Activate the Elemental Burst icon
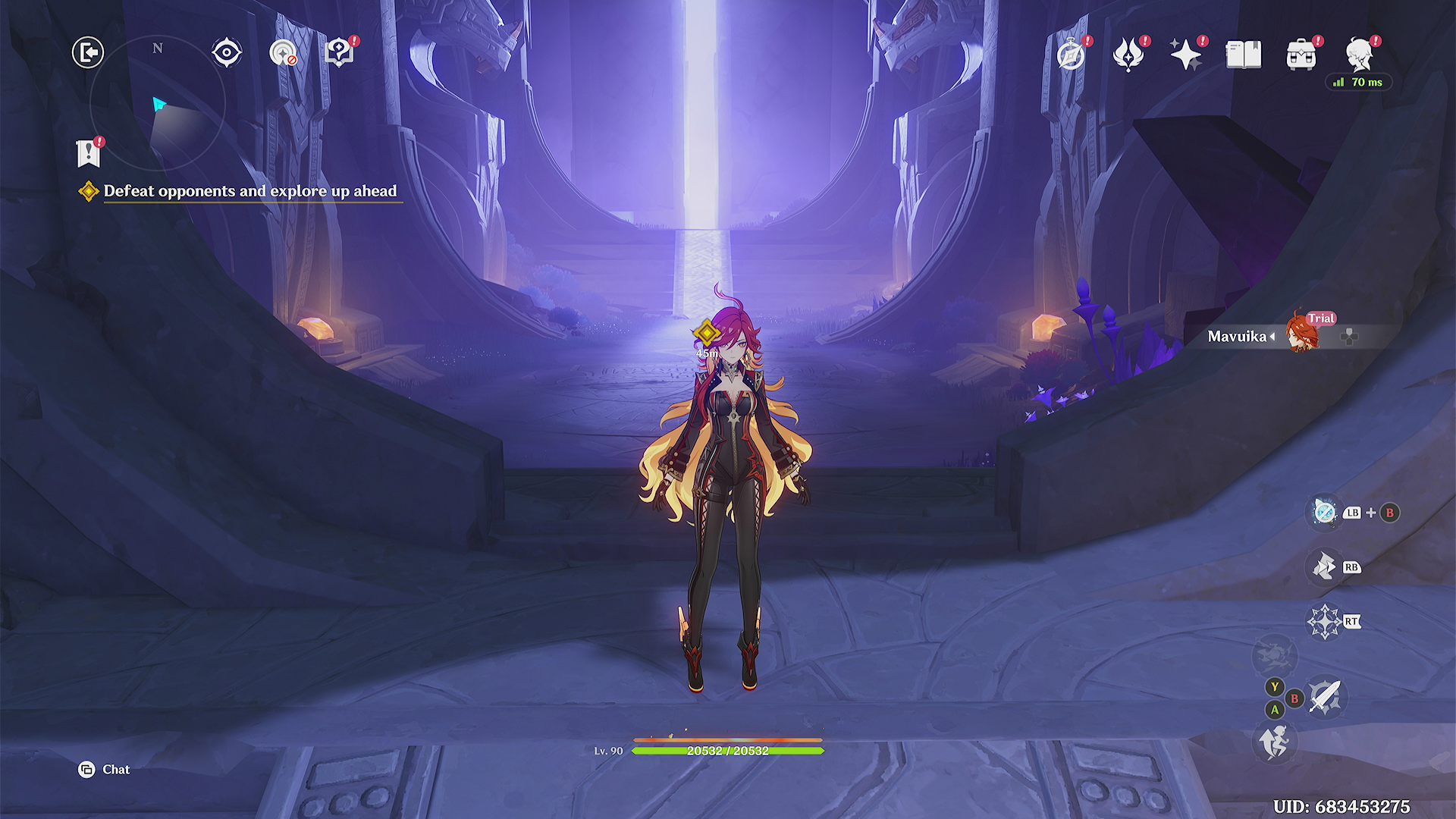 pos(1325,622)
